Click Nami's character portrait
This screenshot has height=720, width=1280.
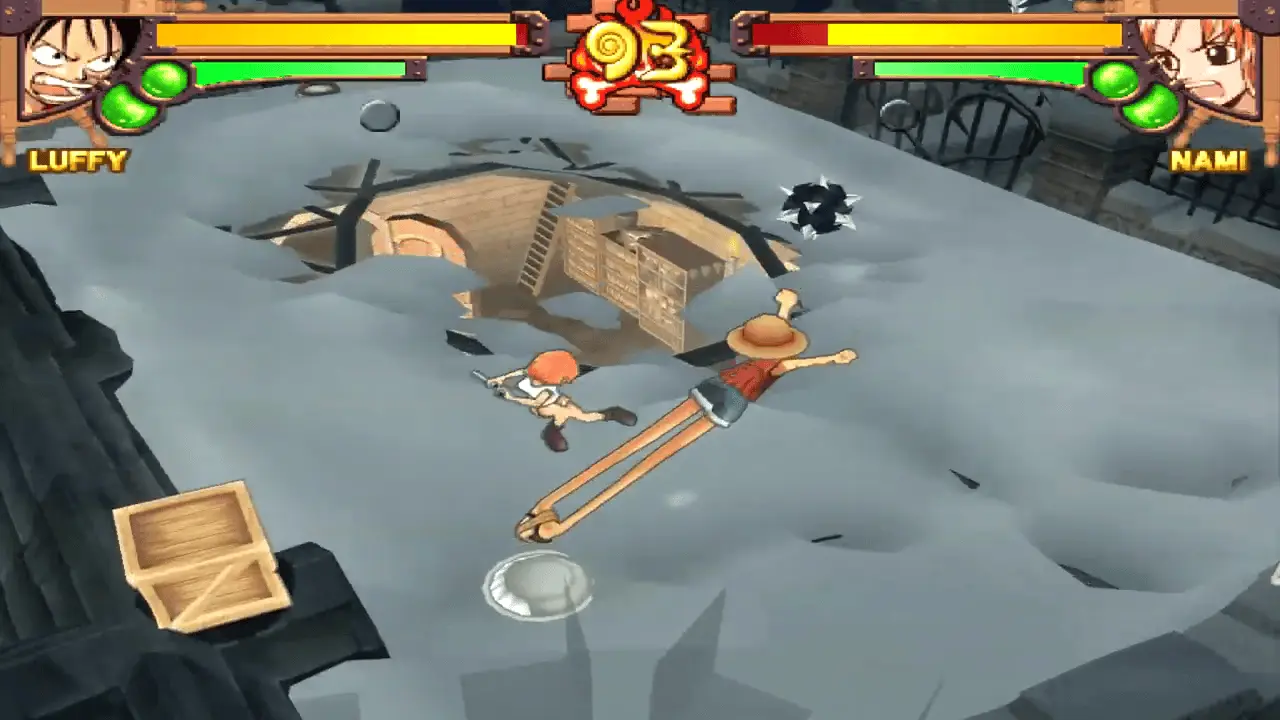click(1210, 60)
